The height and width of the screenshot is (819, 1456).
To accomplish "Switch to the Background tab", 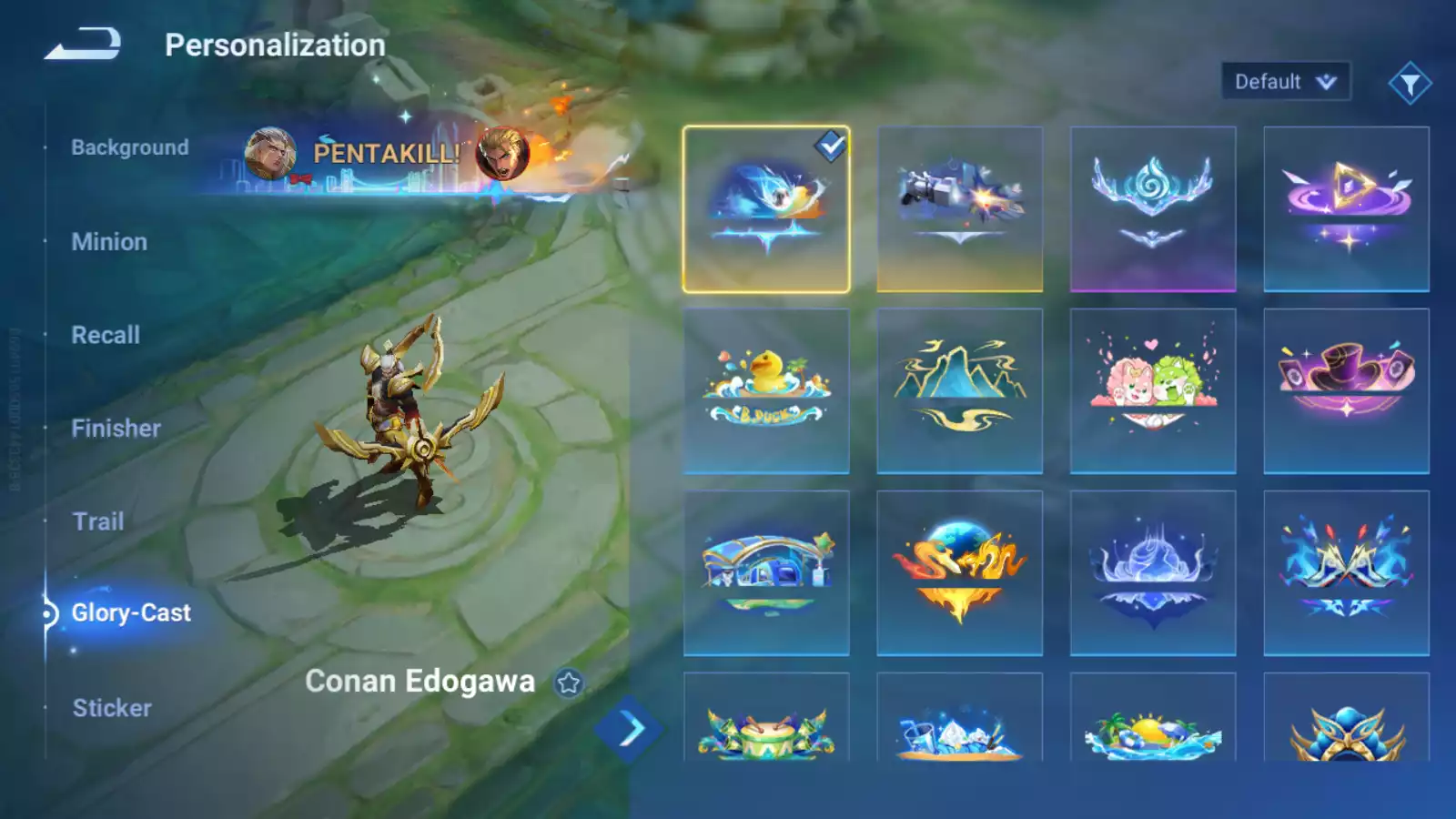I will click(130, 147).
